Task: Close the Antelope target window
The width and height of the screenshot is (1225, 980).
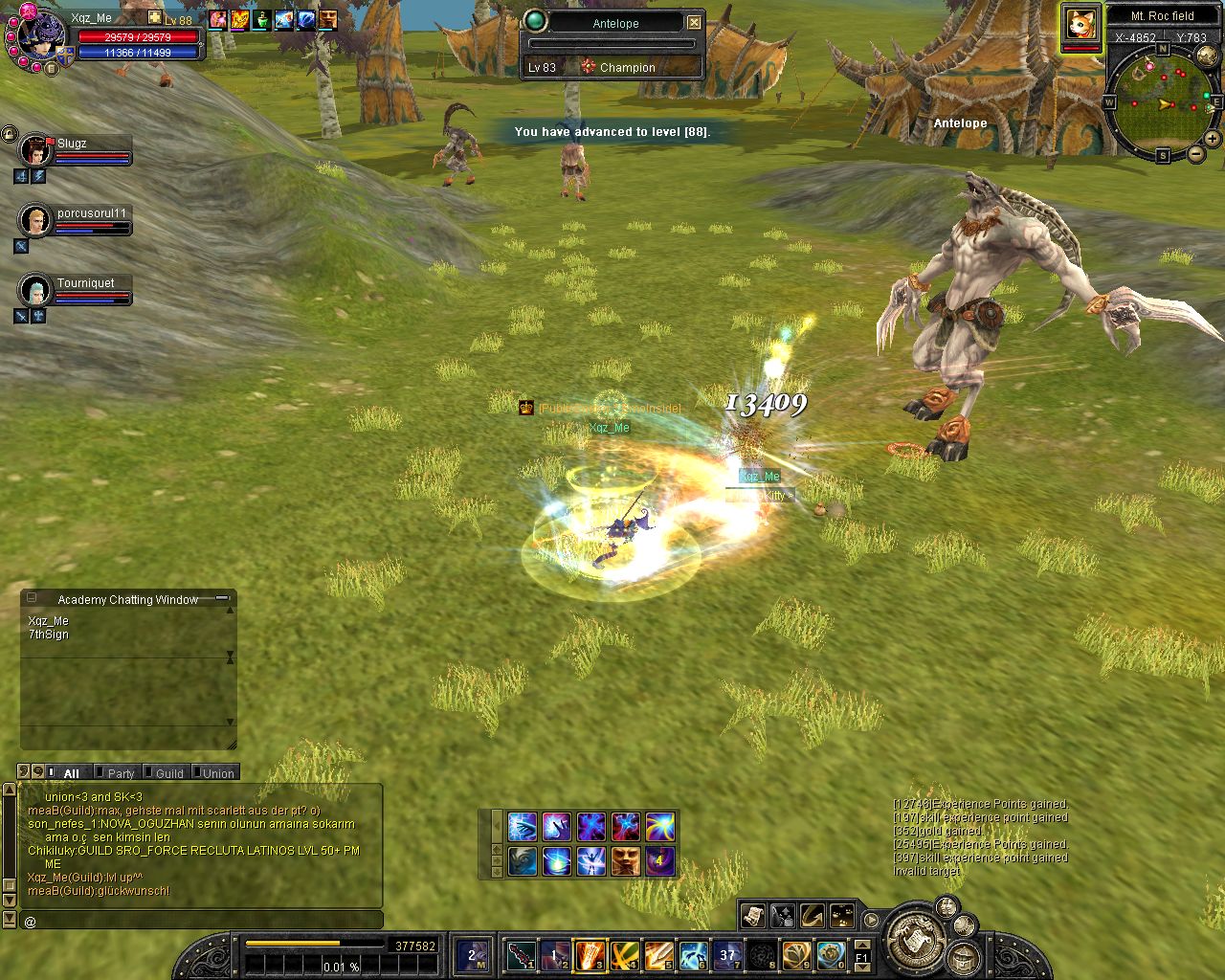Action: click(x=695, y=23)
